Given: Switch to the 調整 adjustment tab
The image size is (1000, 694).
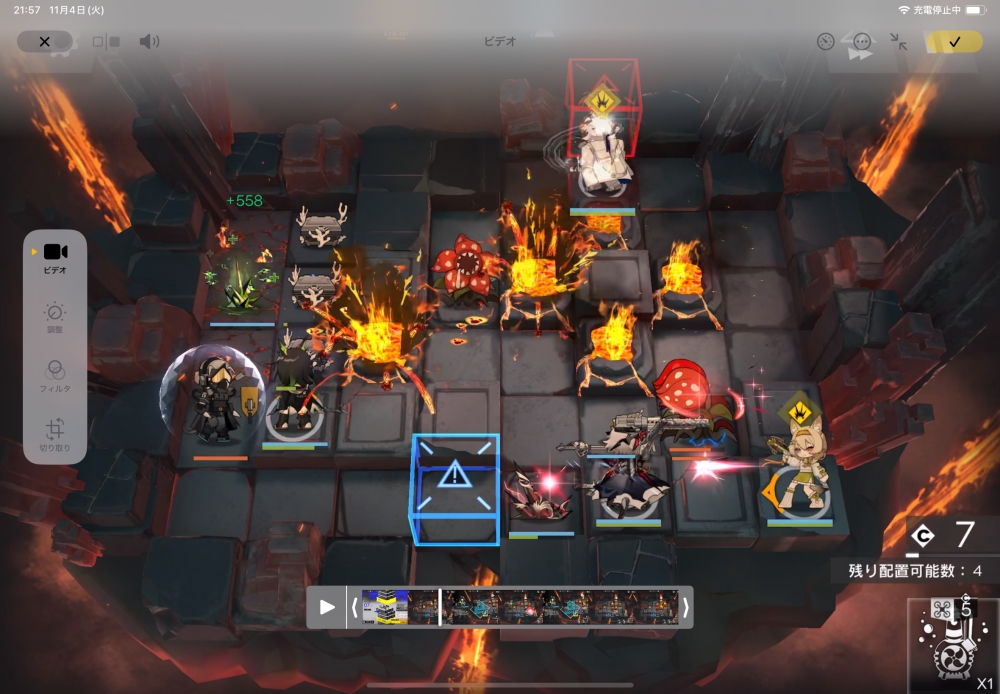Looking at the screenshot, I should [55, 318].
